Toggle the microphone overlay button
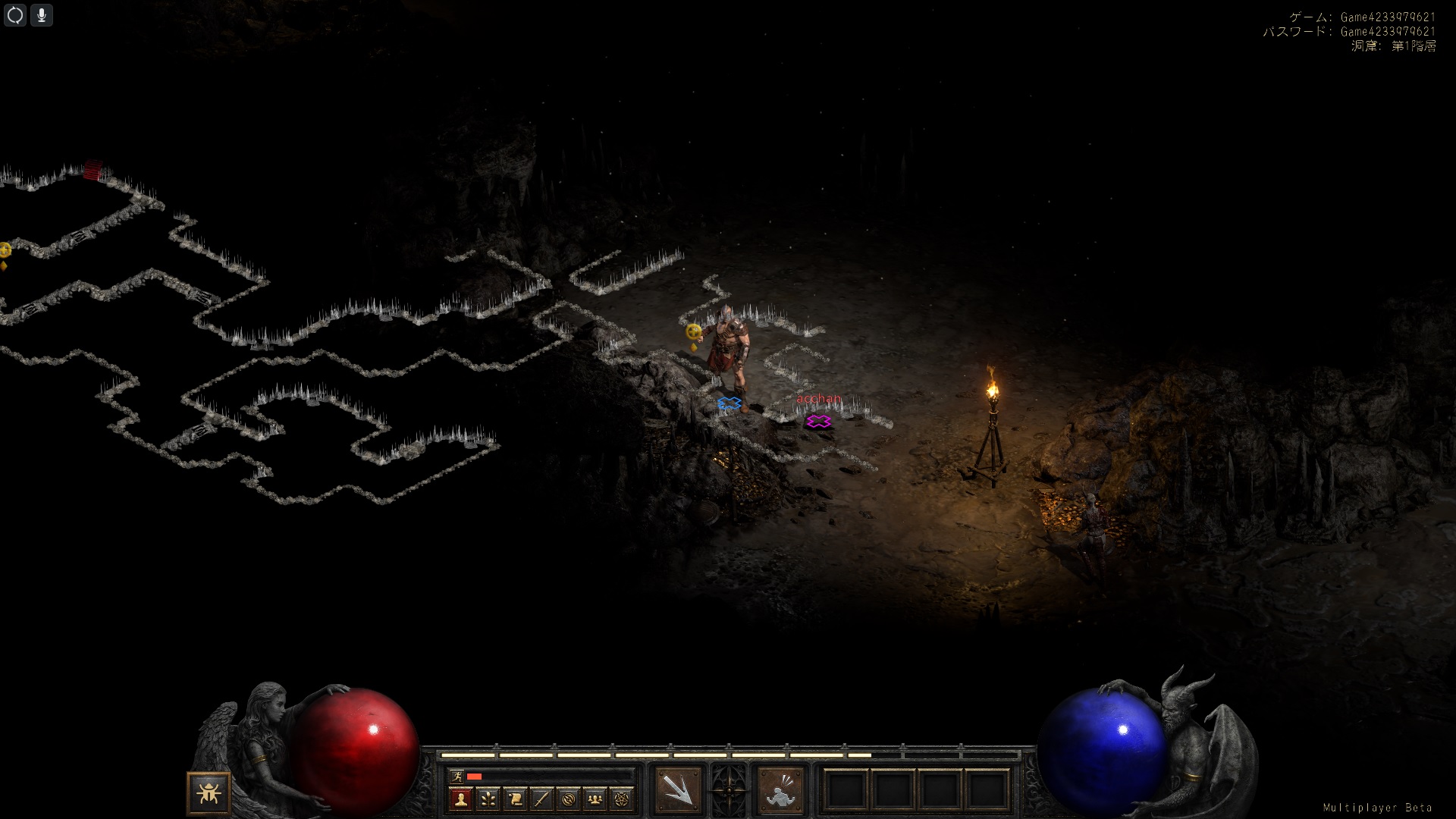This screenshot has height=819, width=1456. click(42, 15)
